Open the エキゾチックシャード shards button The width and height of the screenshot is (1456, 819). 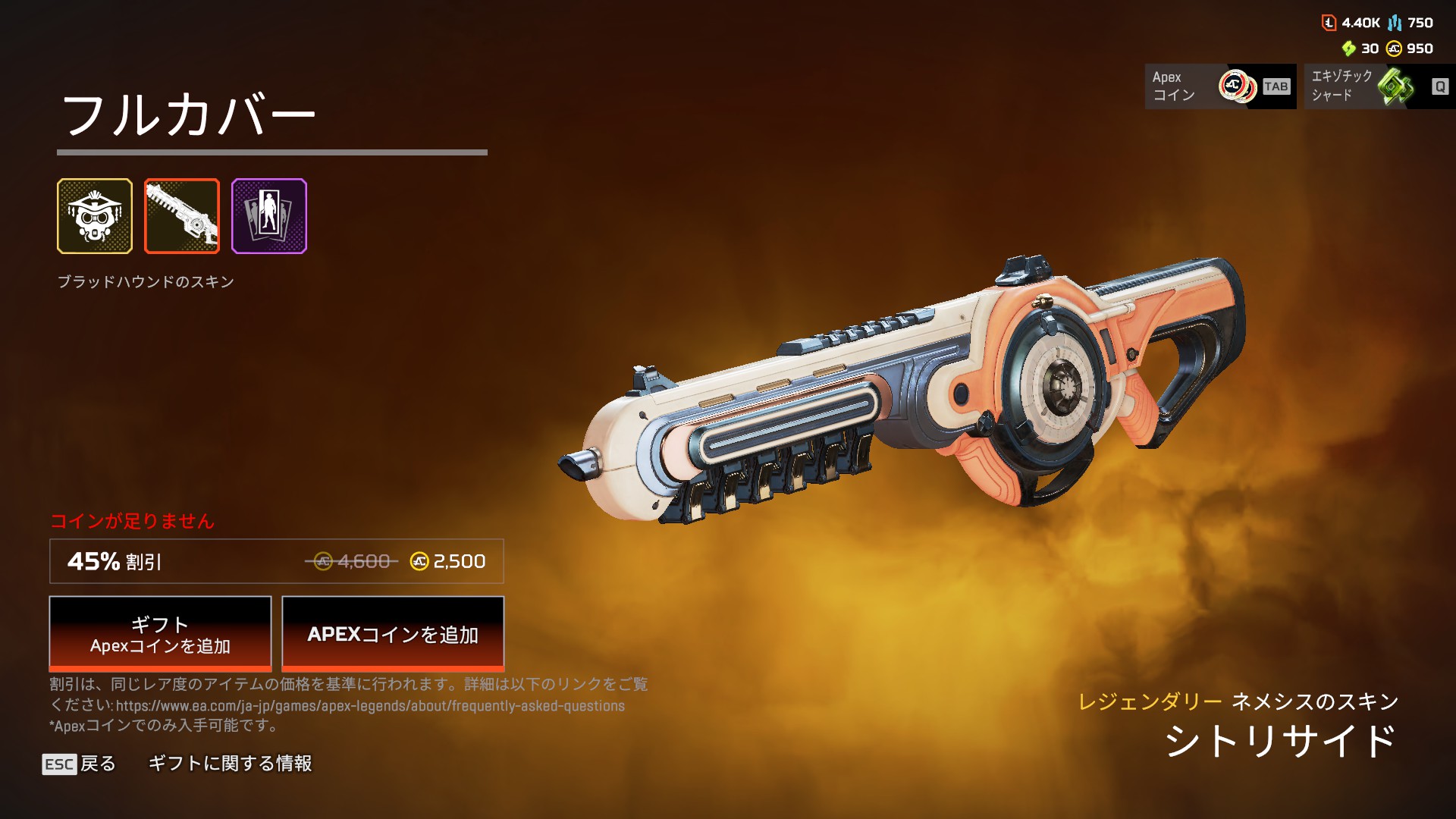[1379, 86]
